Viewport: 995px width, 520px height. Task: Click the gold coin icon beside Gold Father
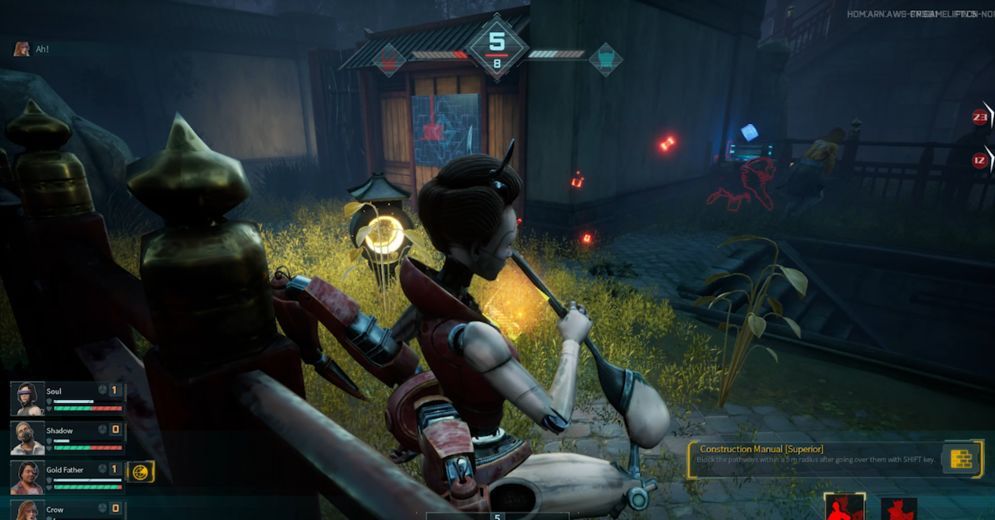pyautogui.click(x=142, y=471)
